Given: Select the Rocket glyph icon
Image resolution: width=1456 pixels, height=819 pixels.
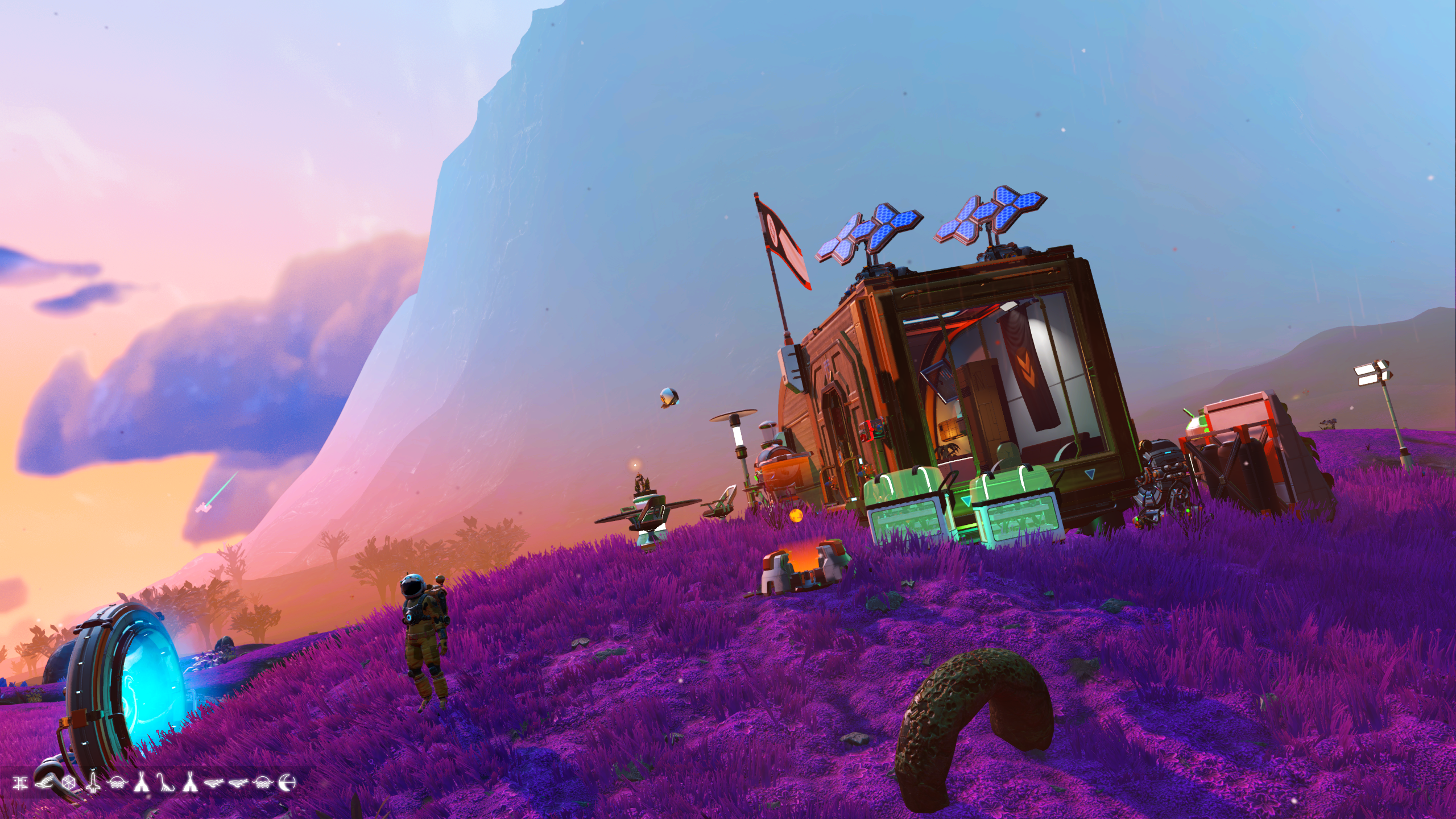Looking at the screenshot, I should click(93, 782).
